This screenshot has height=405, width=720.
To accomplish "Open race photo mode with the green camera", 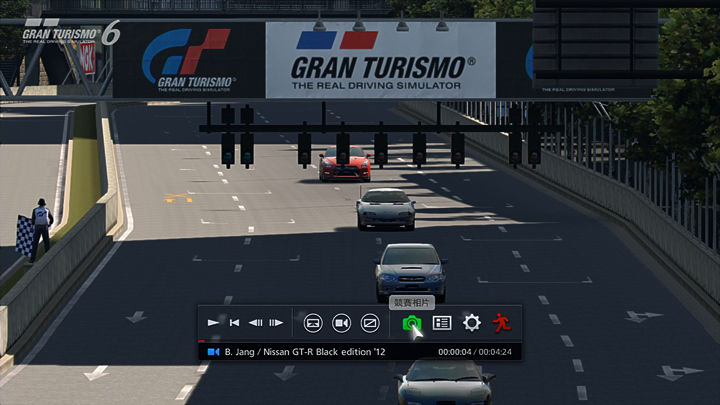I will pos(411,323).
